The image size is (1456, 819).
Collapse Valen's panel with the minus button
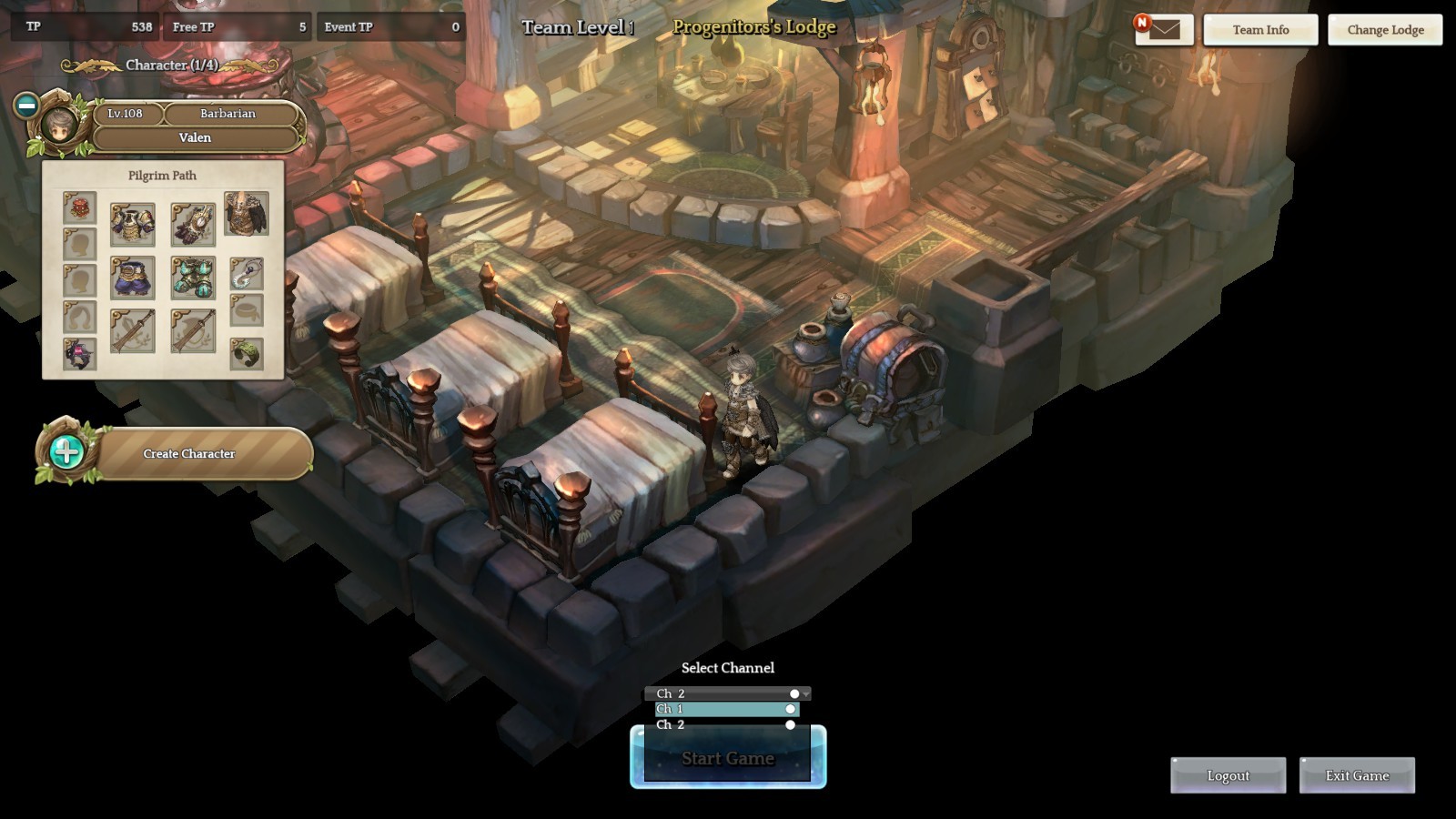click(x=26, y=106)
